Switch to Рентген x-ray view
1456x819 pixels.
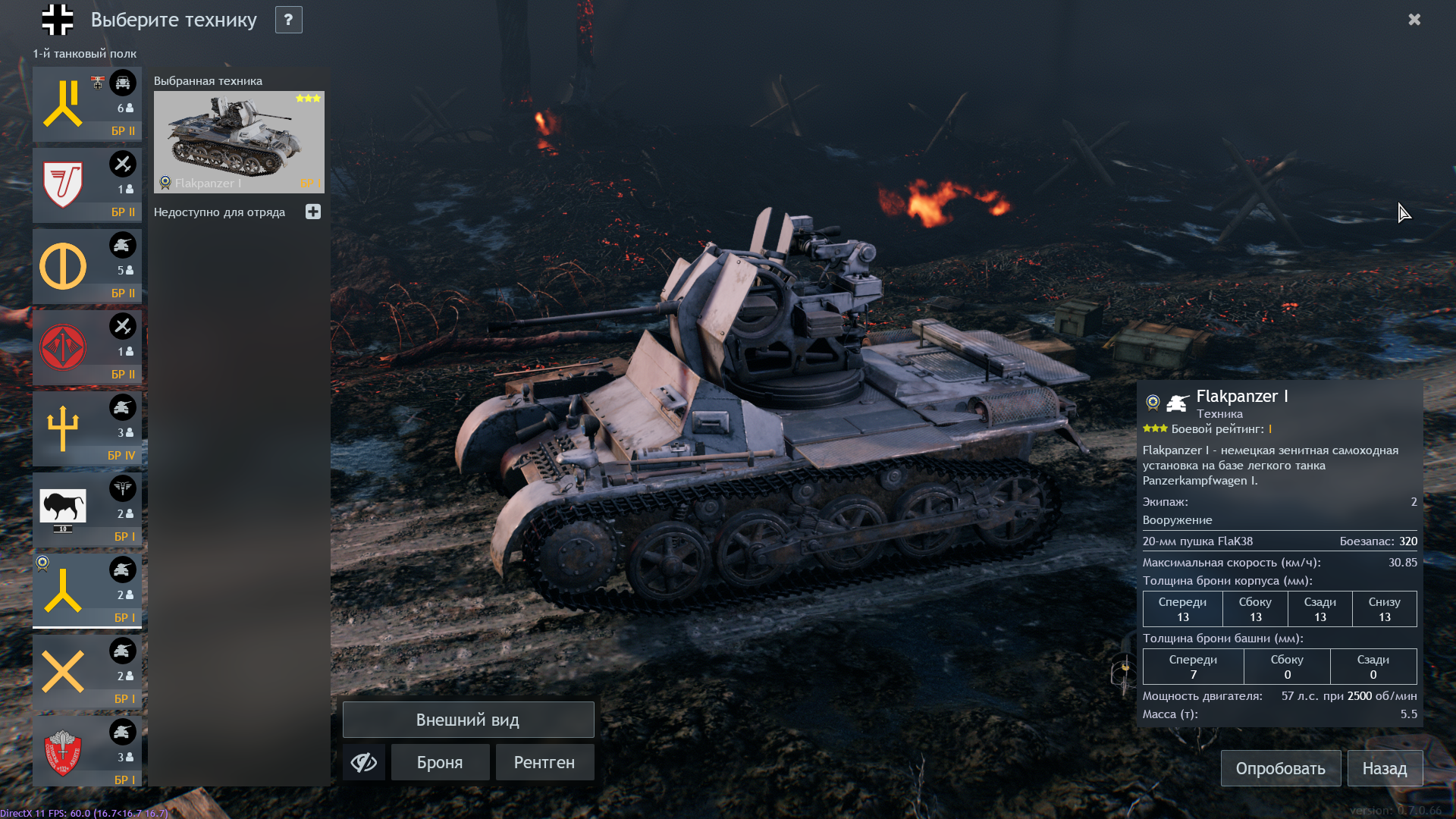pyautogui.click(x=544, y=762)
